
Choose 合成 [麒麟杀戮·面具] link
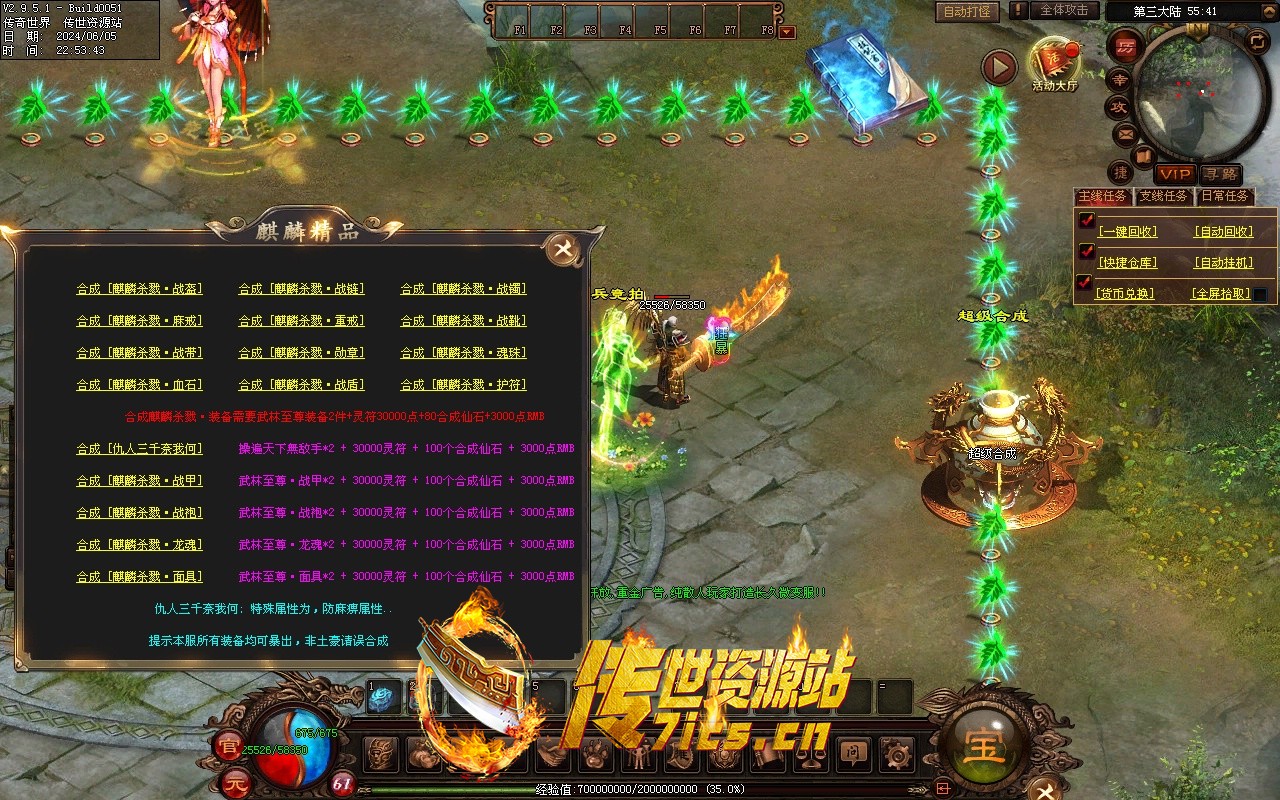tap(140, 577)
